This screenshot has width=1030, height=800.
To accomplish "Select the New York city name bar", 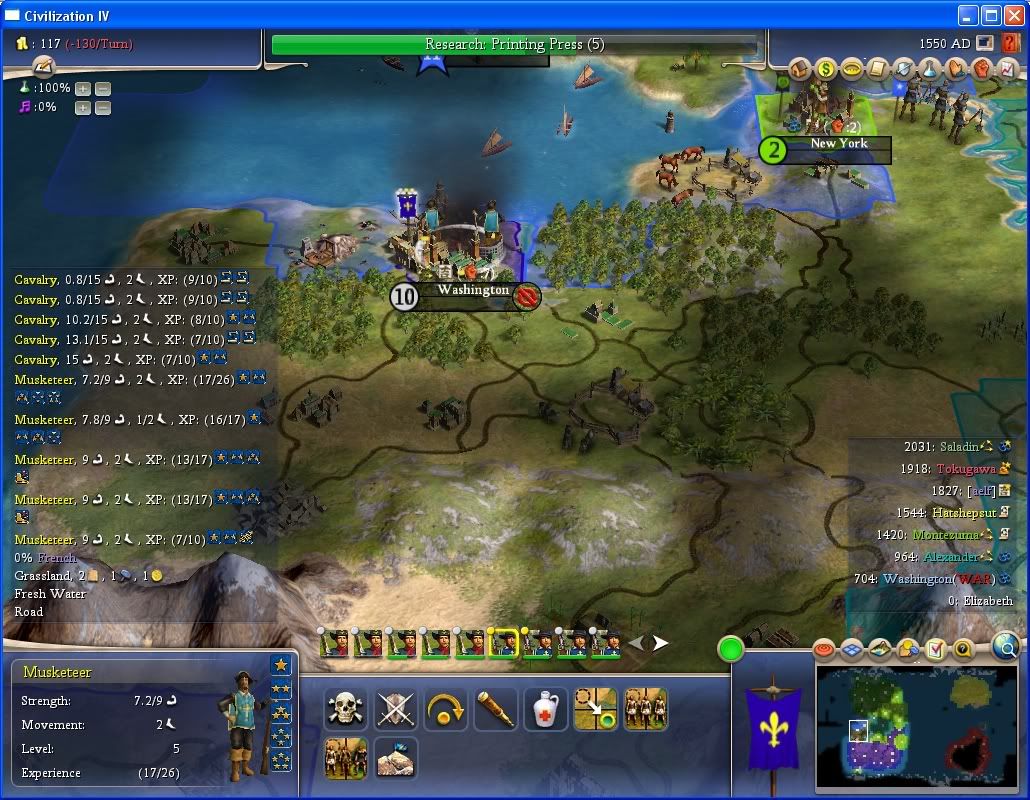I will pos(838,144).
